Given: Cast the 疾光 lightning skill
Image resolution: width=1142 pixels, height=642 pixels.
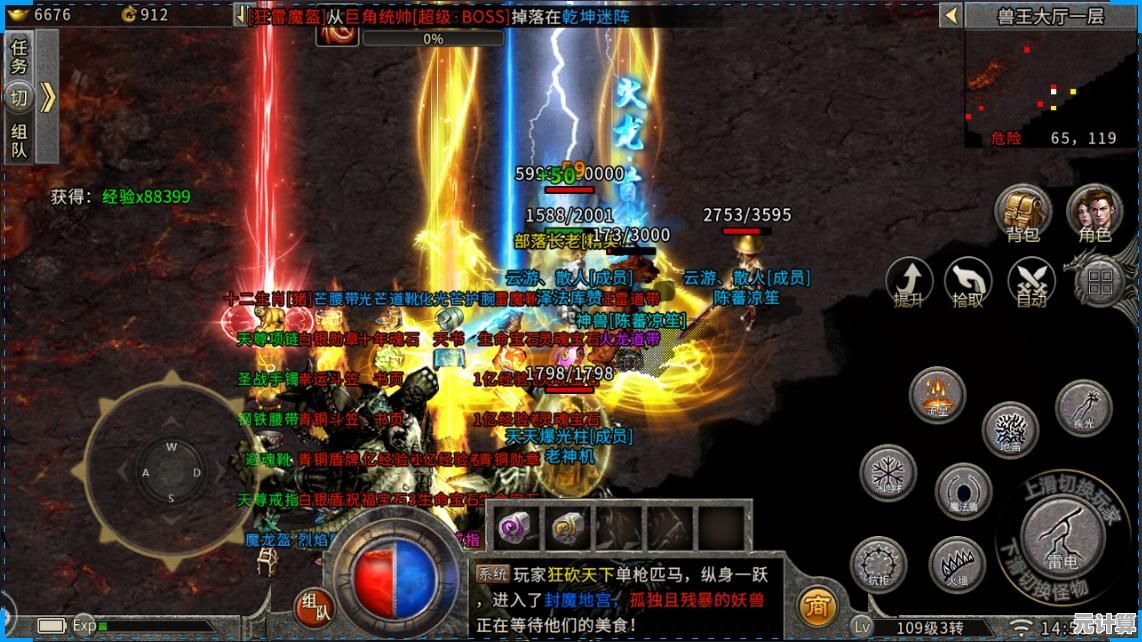Looking at the screenshot, I should point(1083,408).
